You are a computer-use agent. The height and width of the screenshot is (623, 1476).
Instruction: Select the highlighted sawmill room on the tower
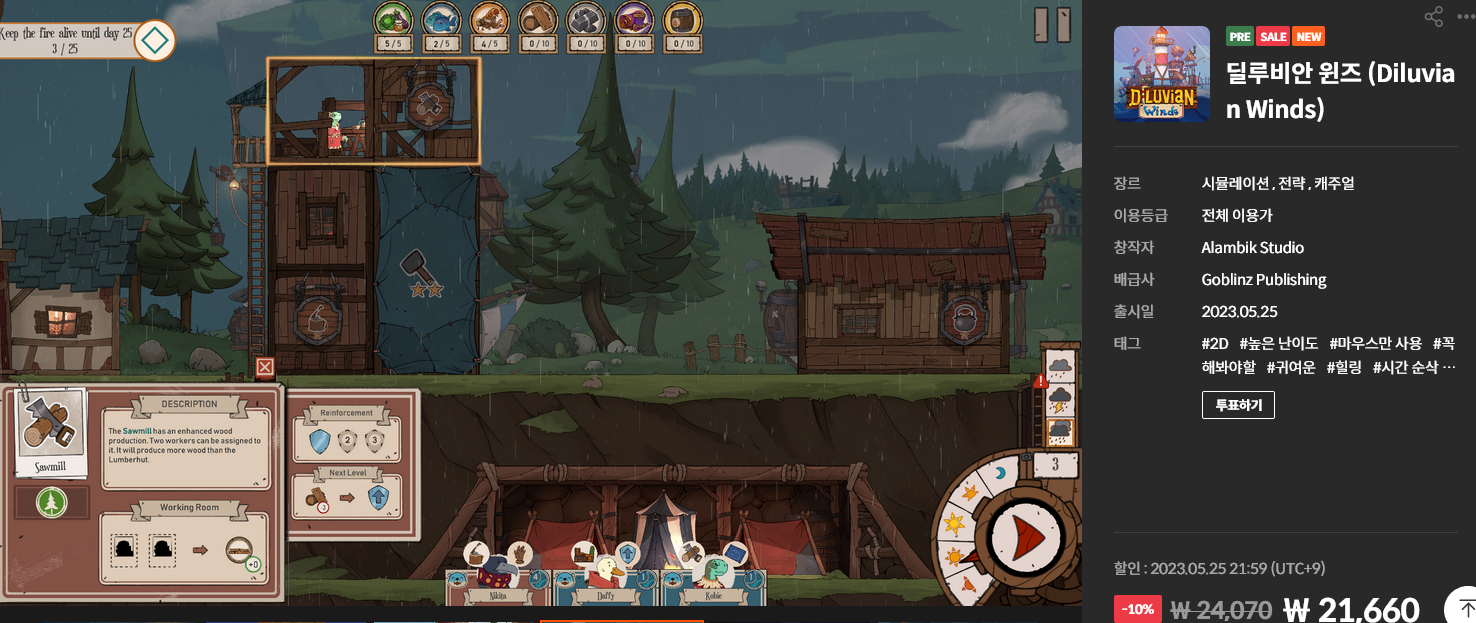[x=373, y=111]
